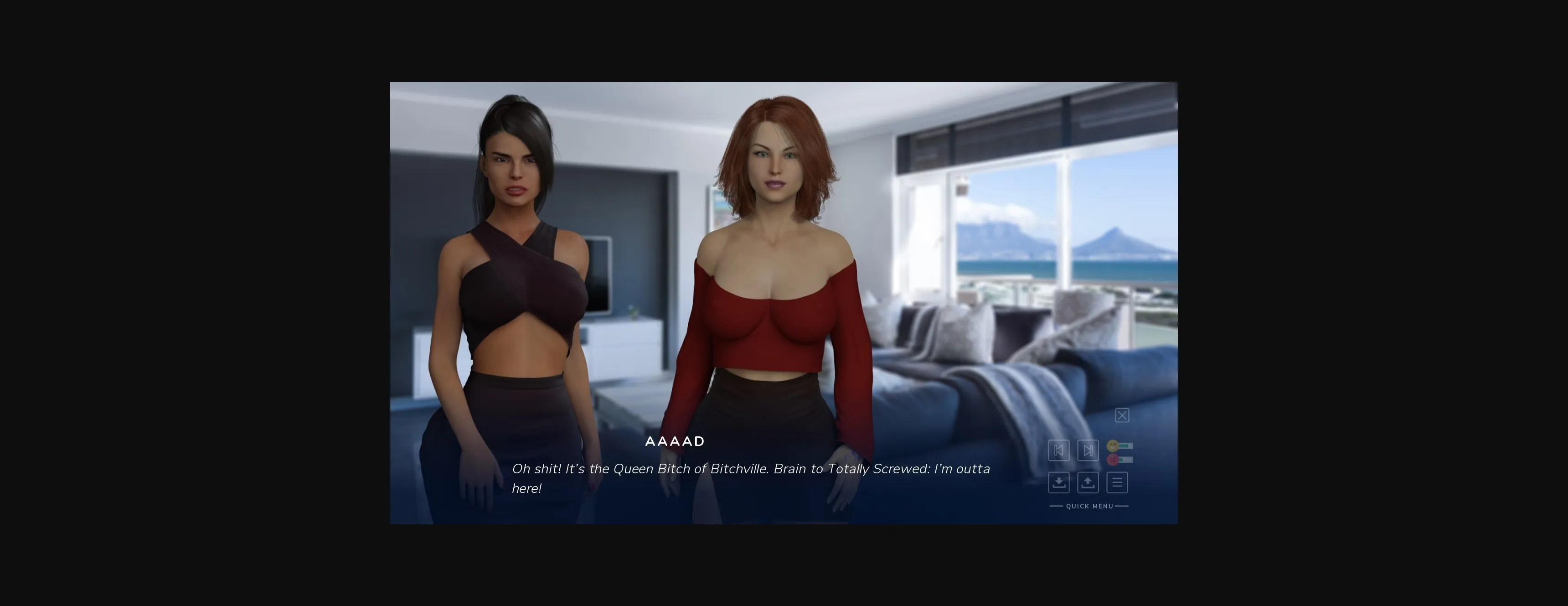Click the angry face mood icon
Screen dimensions: 1568x606
click(x=1113, y=459)
